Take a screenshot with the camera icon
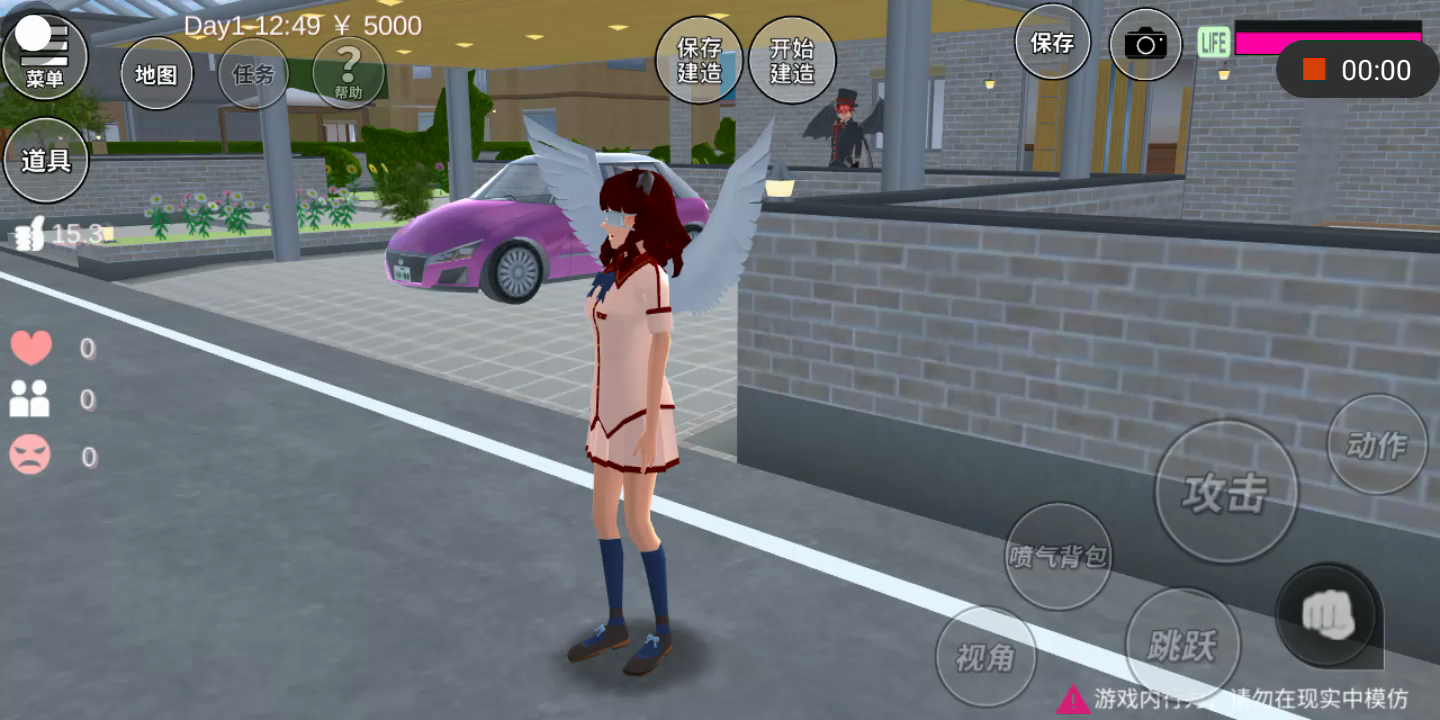The width and height of the screenshot is (1440, 720). [1145, 44]
